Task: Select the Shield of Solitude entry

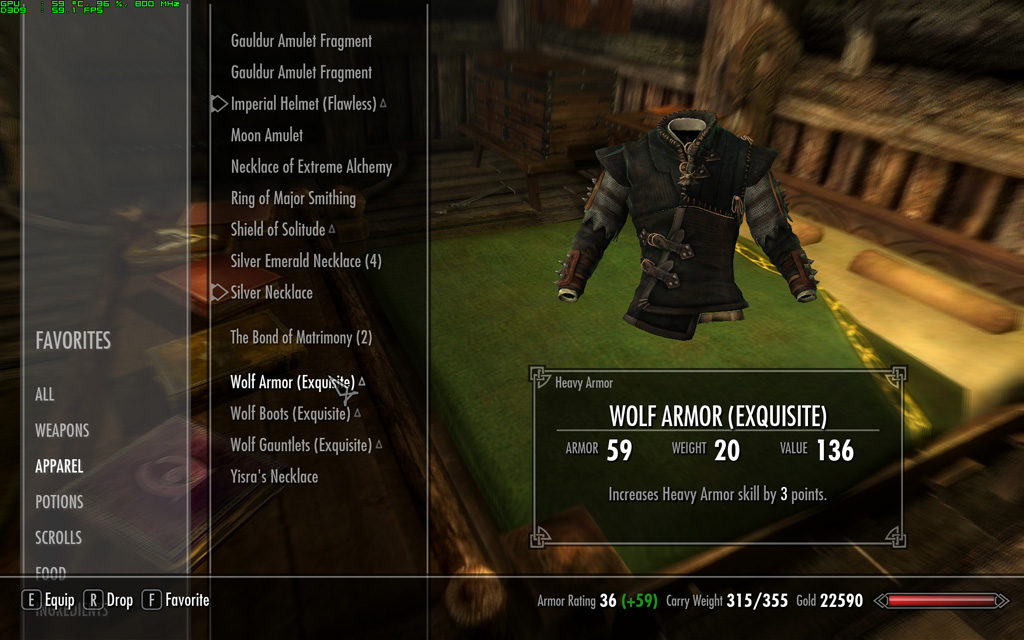Action: 278,230
